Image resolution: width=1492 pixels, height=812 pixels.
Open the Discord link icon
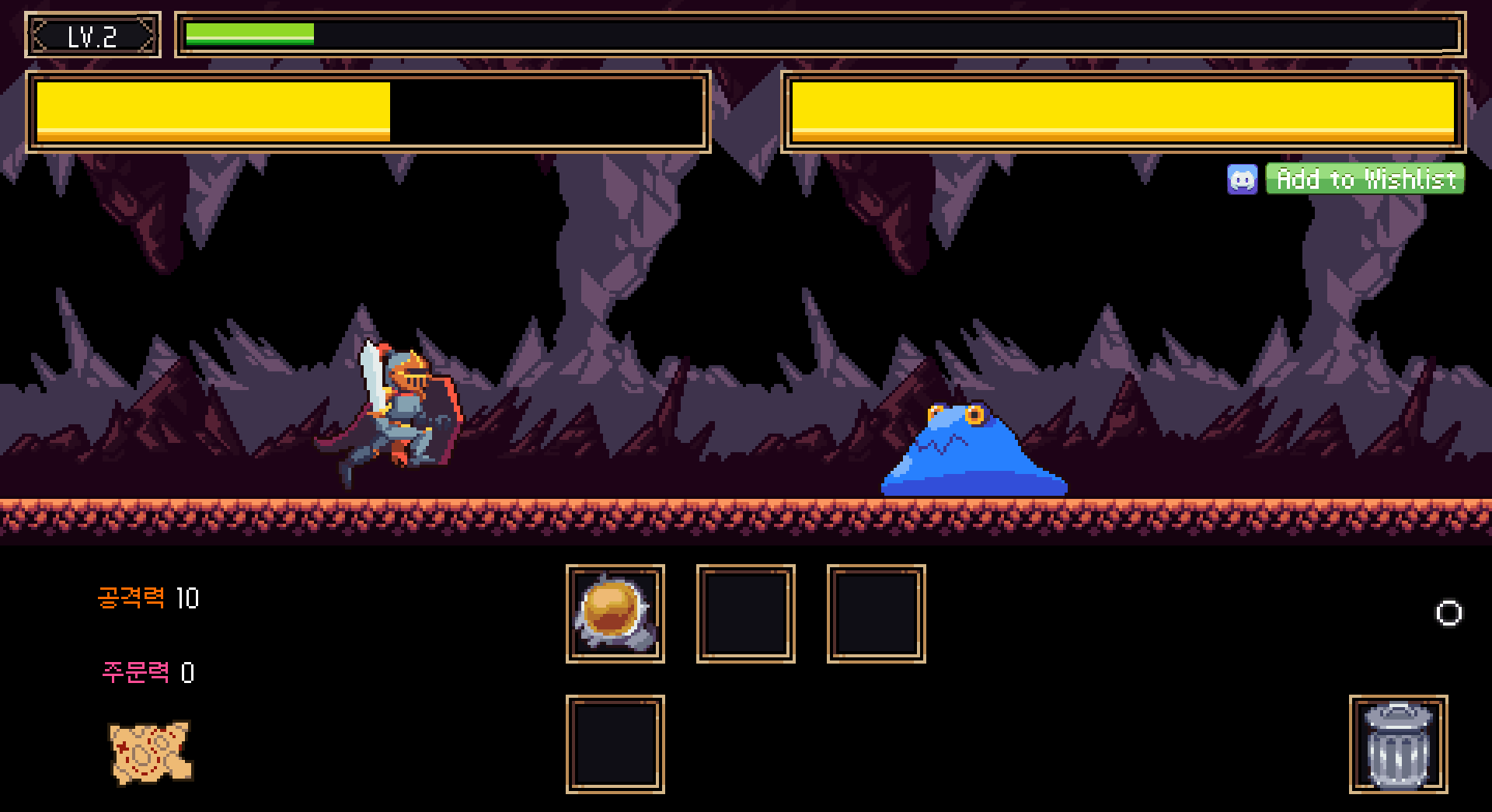(x=1242, y=179)
